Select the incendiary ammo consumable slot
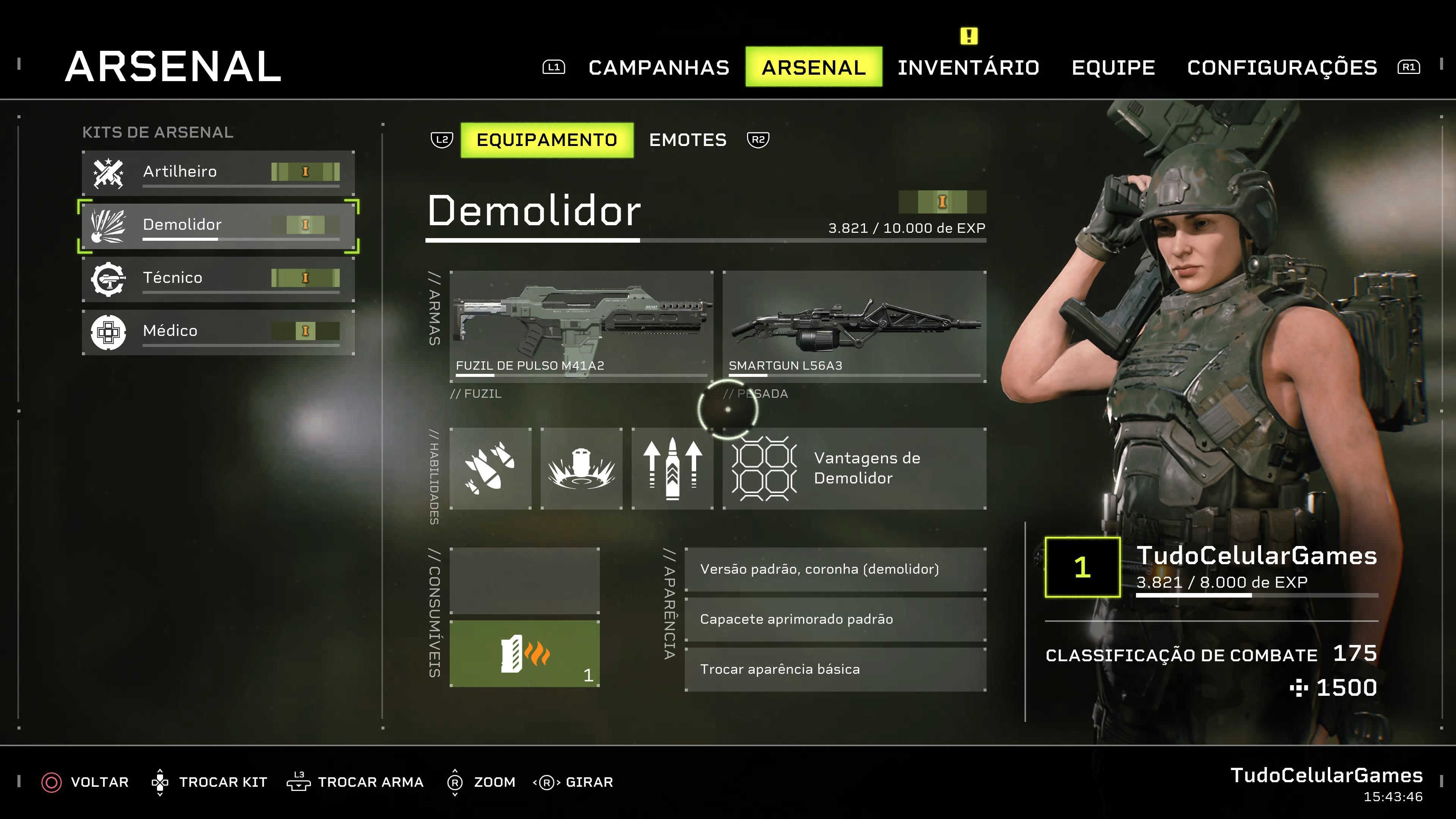Viewport: 1456px width, 819px height. pos(524,653)
